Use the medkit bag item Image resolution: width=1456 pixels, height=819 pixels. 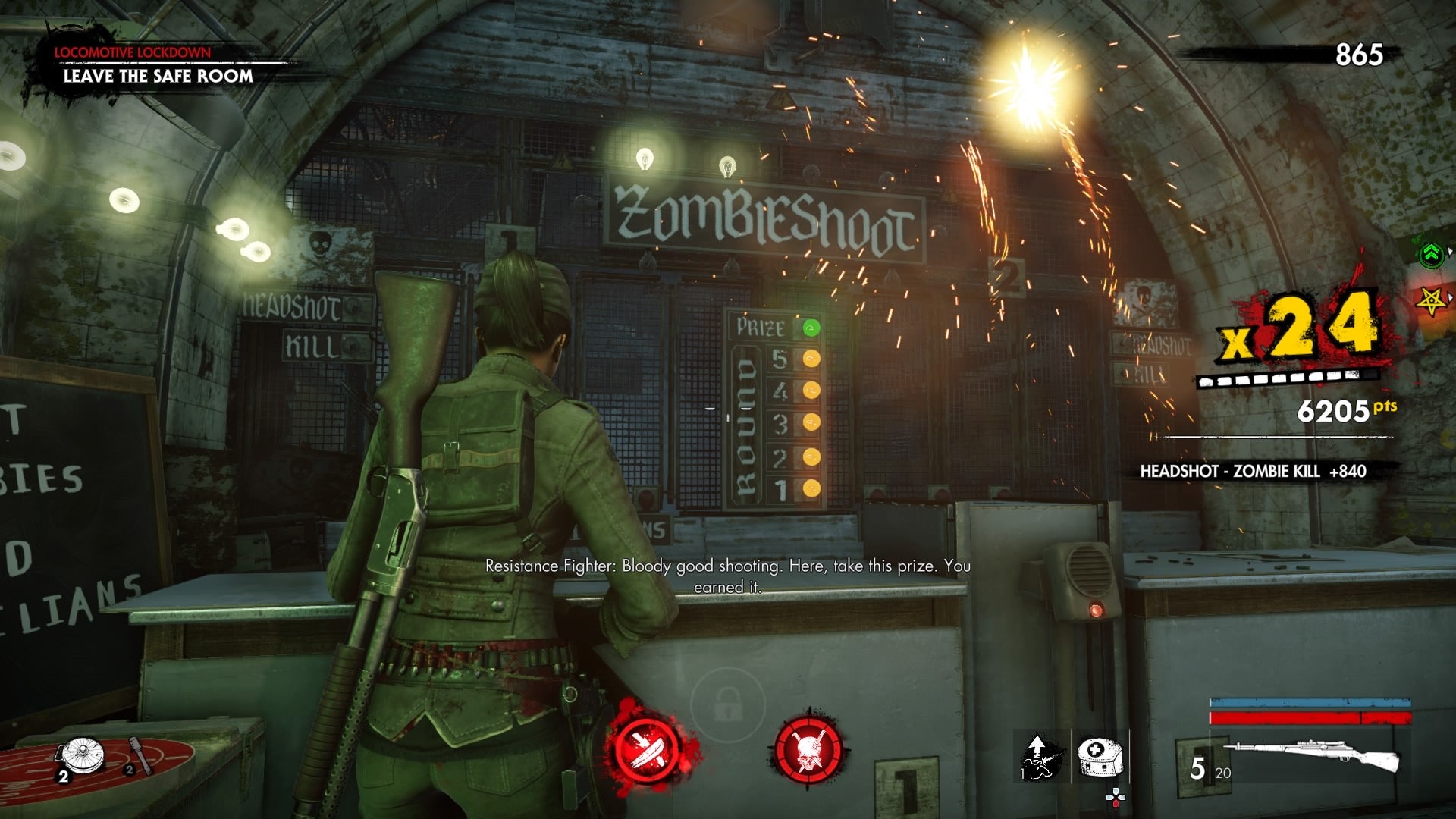[x=1099, y=755]
